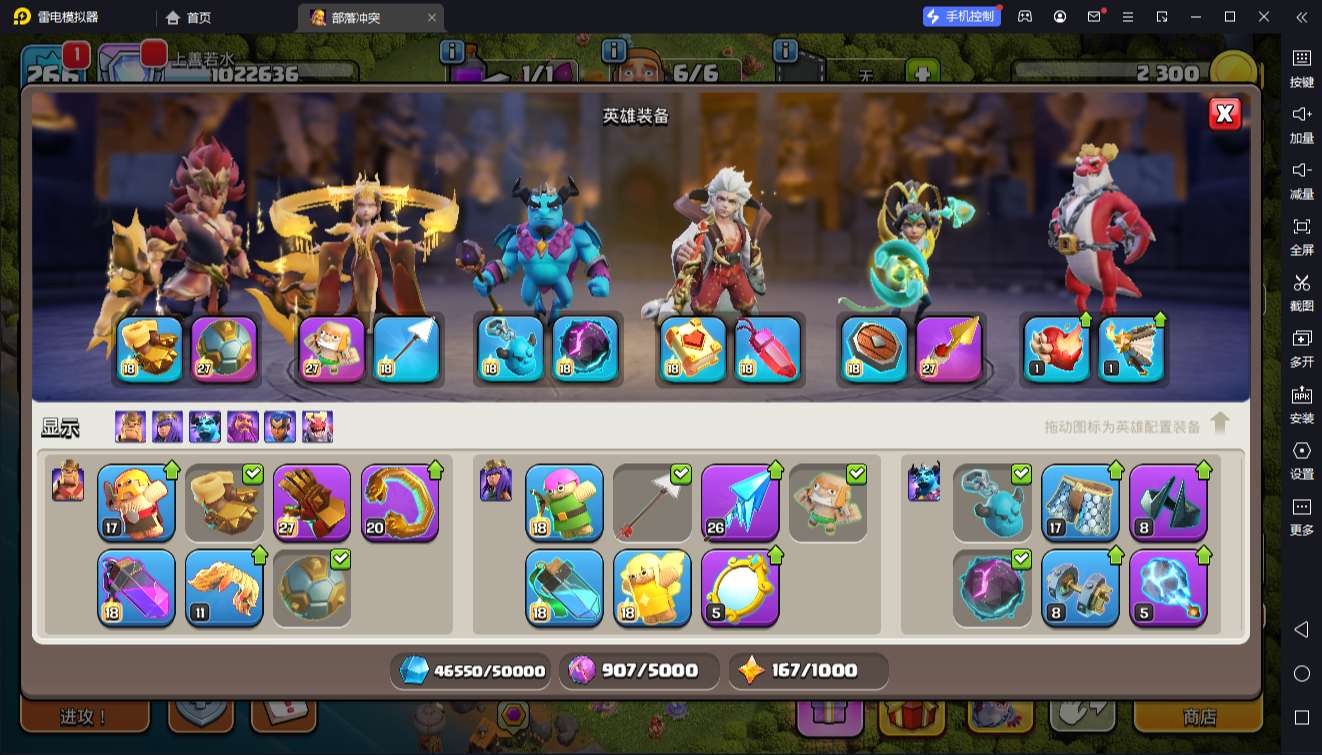The image size is (1322, 755).
Task: Open the shop button 商店
Action: tap(1199, 716)
